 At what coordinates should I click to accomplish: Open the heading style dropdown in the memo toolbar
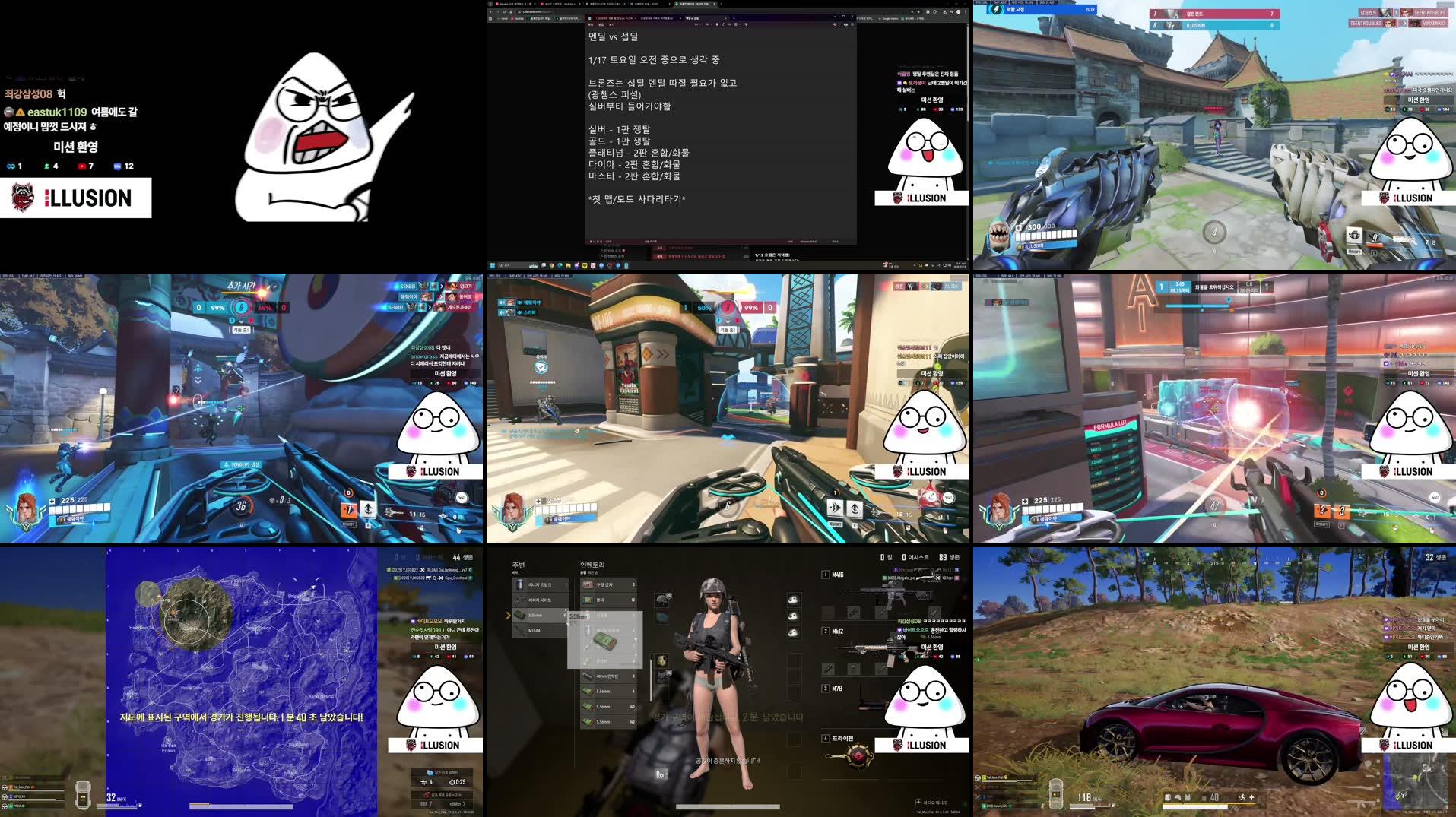coord(698,24)
